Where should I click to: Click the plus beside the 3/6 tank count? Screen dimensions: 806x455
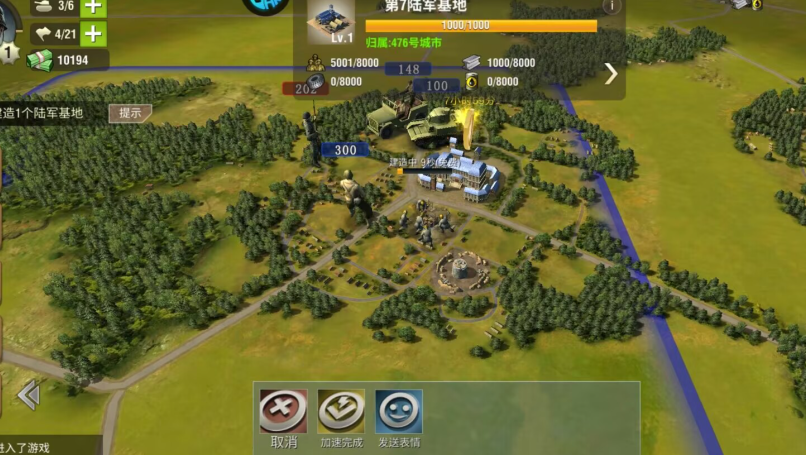[93, 6]
